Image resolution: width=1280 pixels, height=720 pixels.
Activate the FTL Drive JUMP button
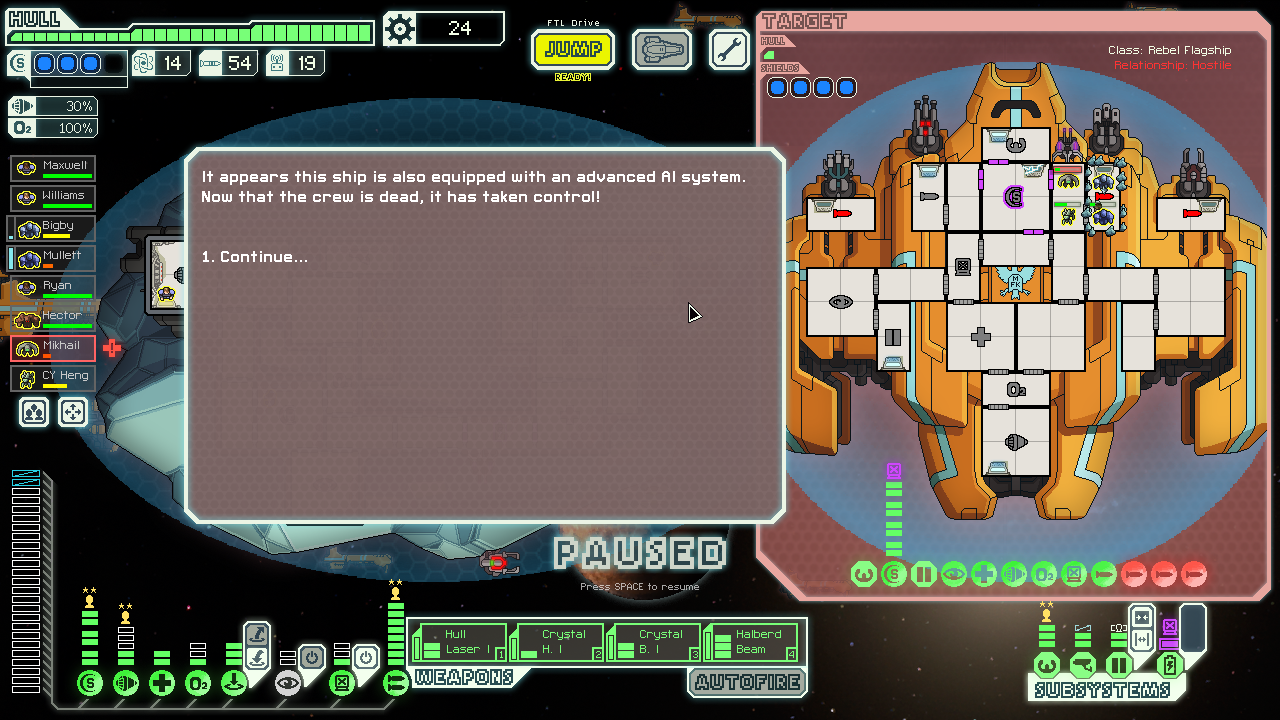pos(573,49)
